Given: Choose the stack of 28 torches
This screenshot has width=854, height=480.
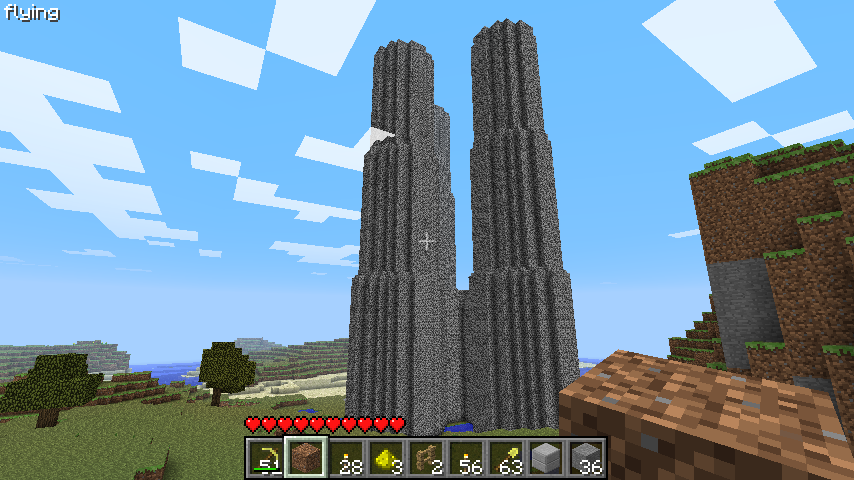Looking at the screenshot, I should pyautogui.click(x=346, y=459).
